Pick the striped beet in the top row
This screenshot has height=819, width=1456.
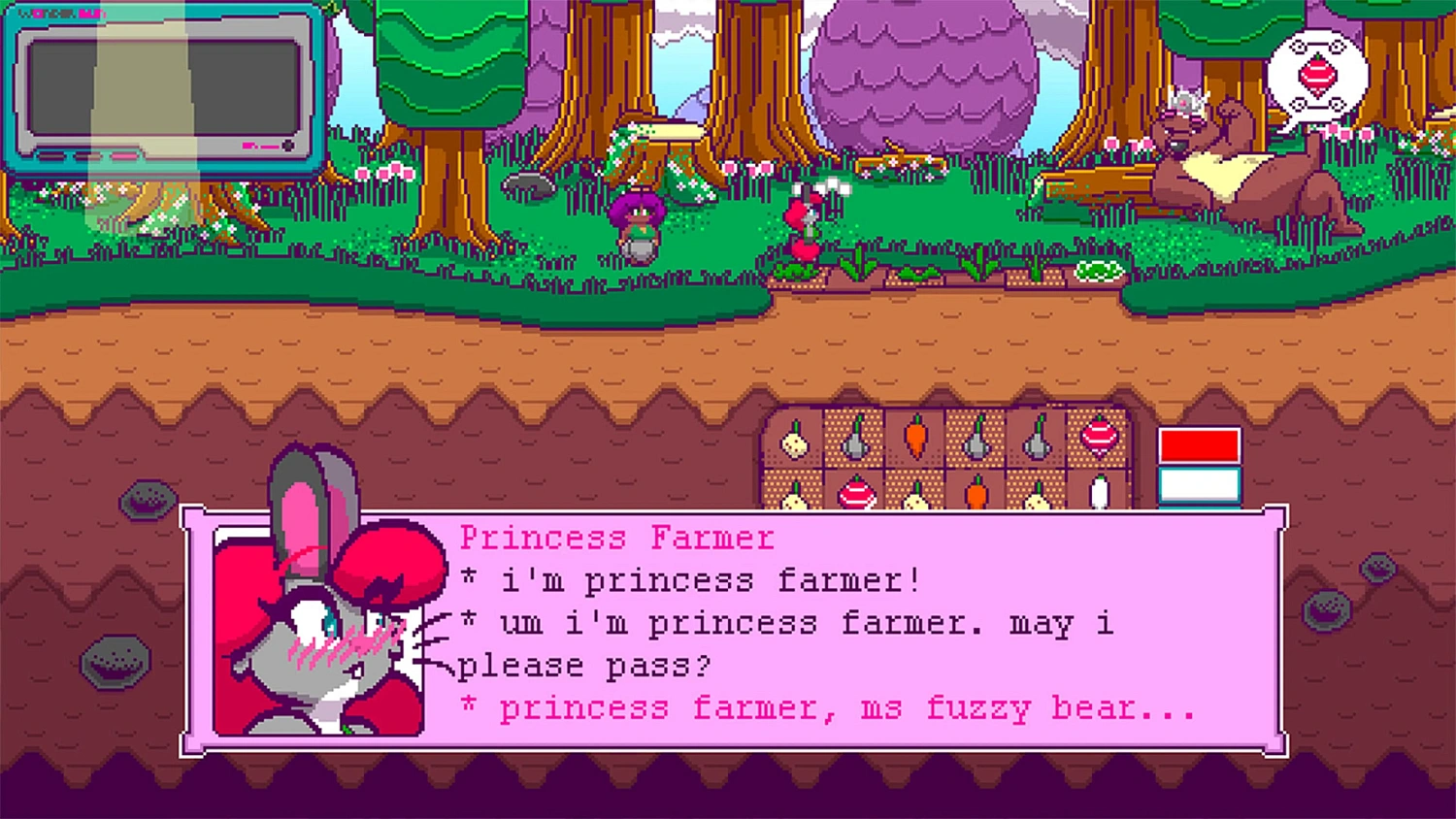[1100, 439]
